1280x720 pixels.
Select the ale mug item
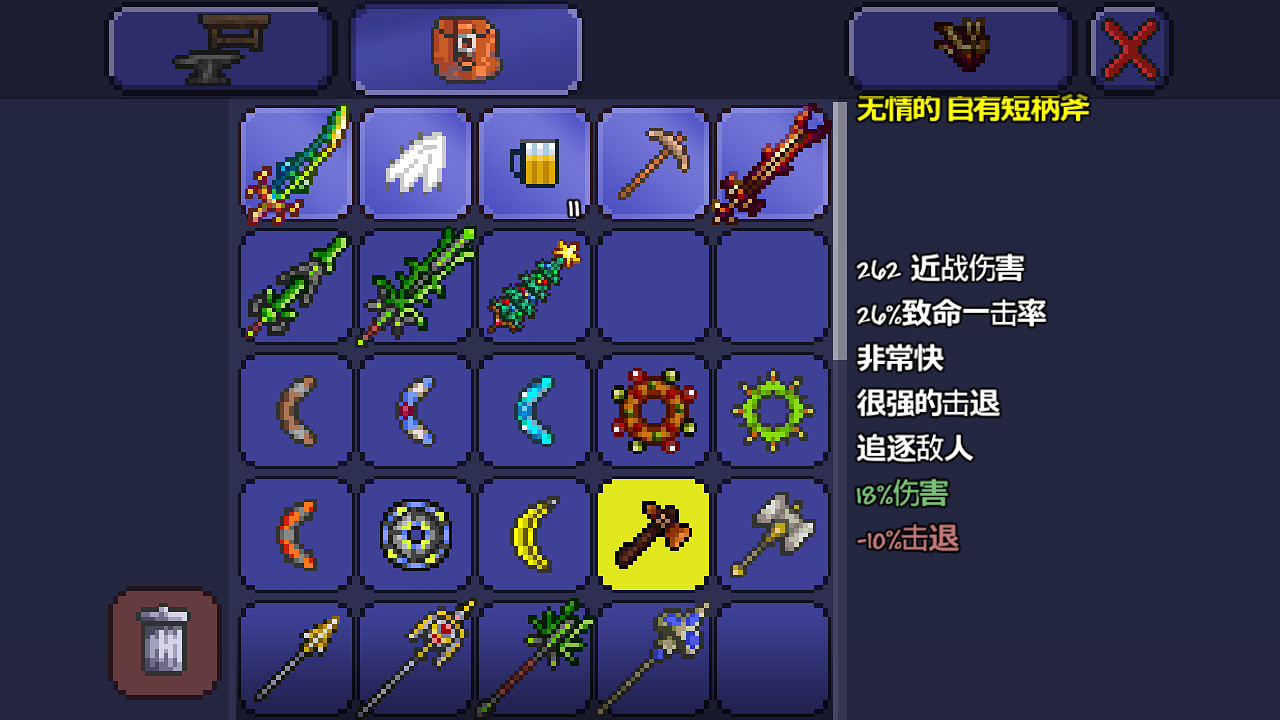click(533, 163)
